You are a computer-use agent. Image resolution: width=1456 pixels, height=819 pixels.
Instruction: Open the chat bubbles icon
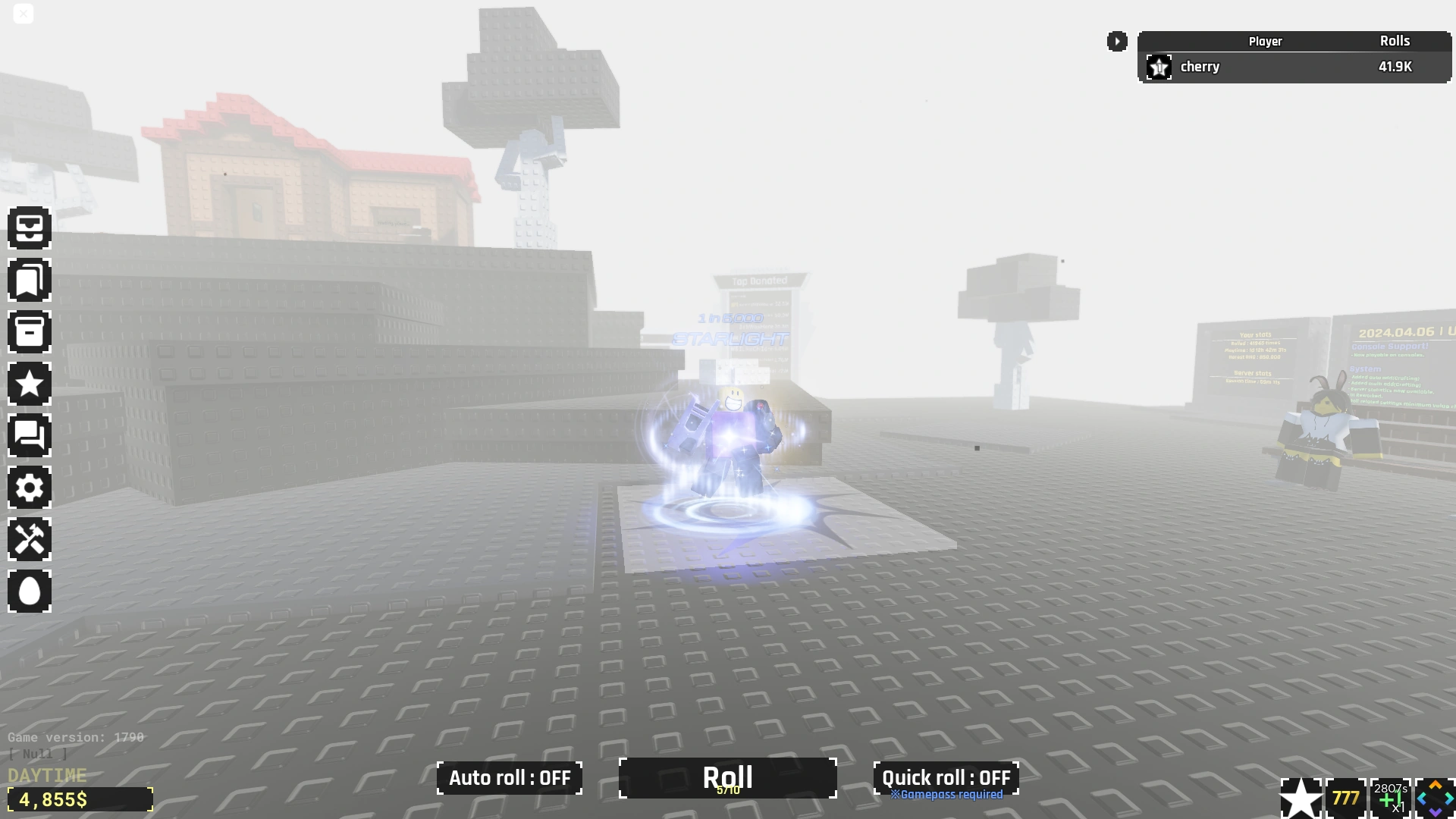(30, 435)
